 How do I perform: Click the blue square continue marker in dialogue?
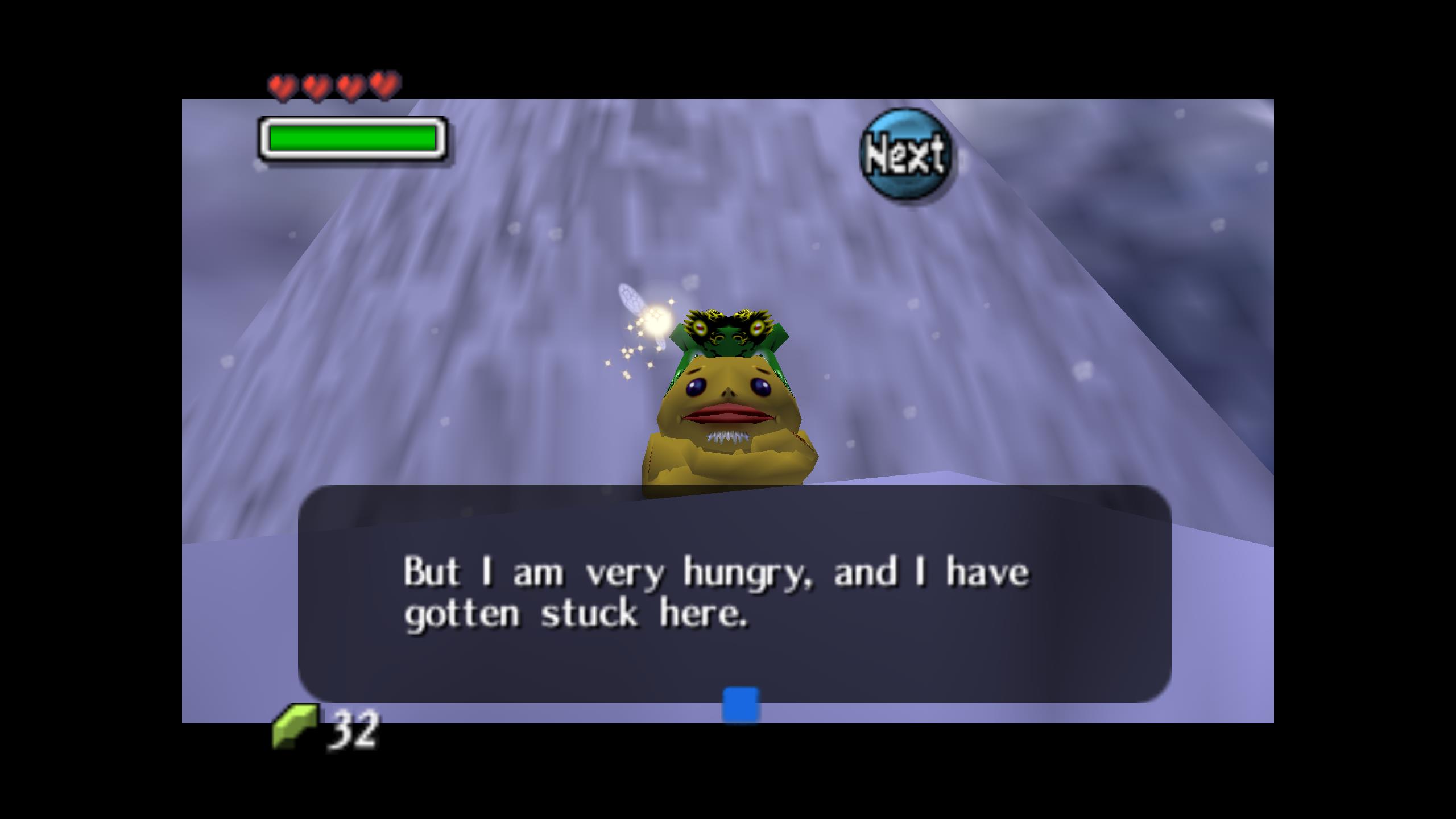[741, 705]
